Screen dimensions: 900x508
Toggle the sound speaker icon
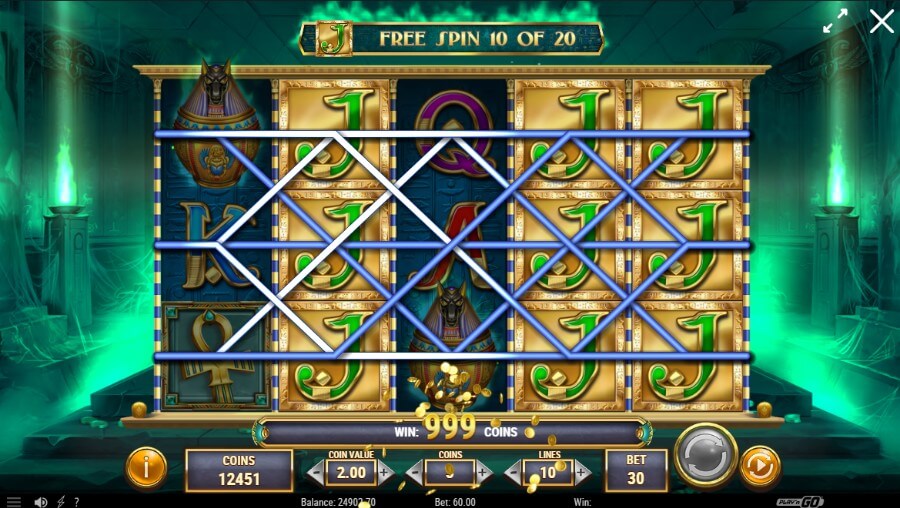(x=41, y=501)
